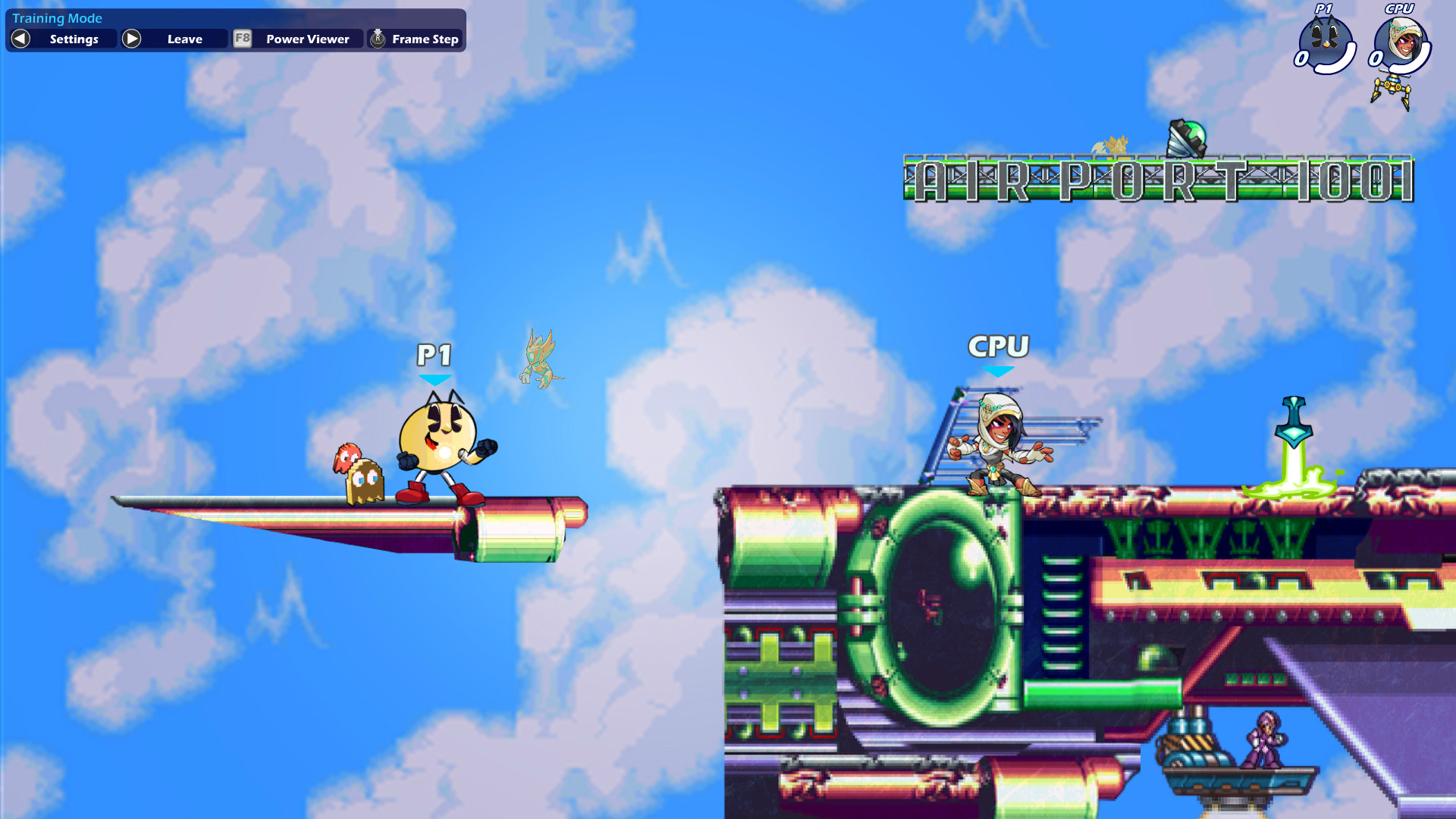Toggle the weapon crate above the Airport sign
This screenshot has height=819, width=1456.
(1186, 136)
